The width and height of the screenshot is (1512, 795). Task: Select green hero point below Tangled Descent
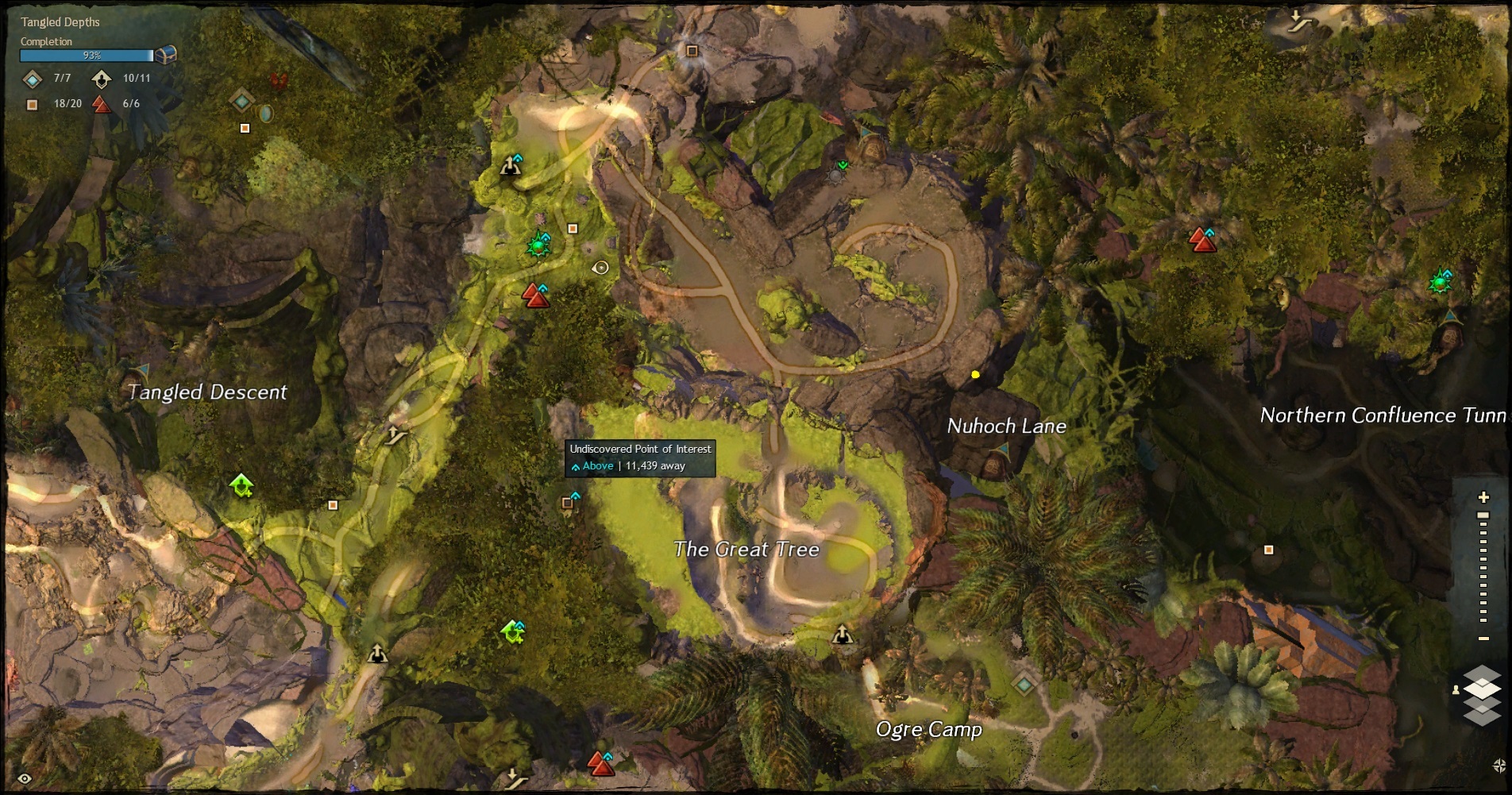[x=241, y=484]
